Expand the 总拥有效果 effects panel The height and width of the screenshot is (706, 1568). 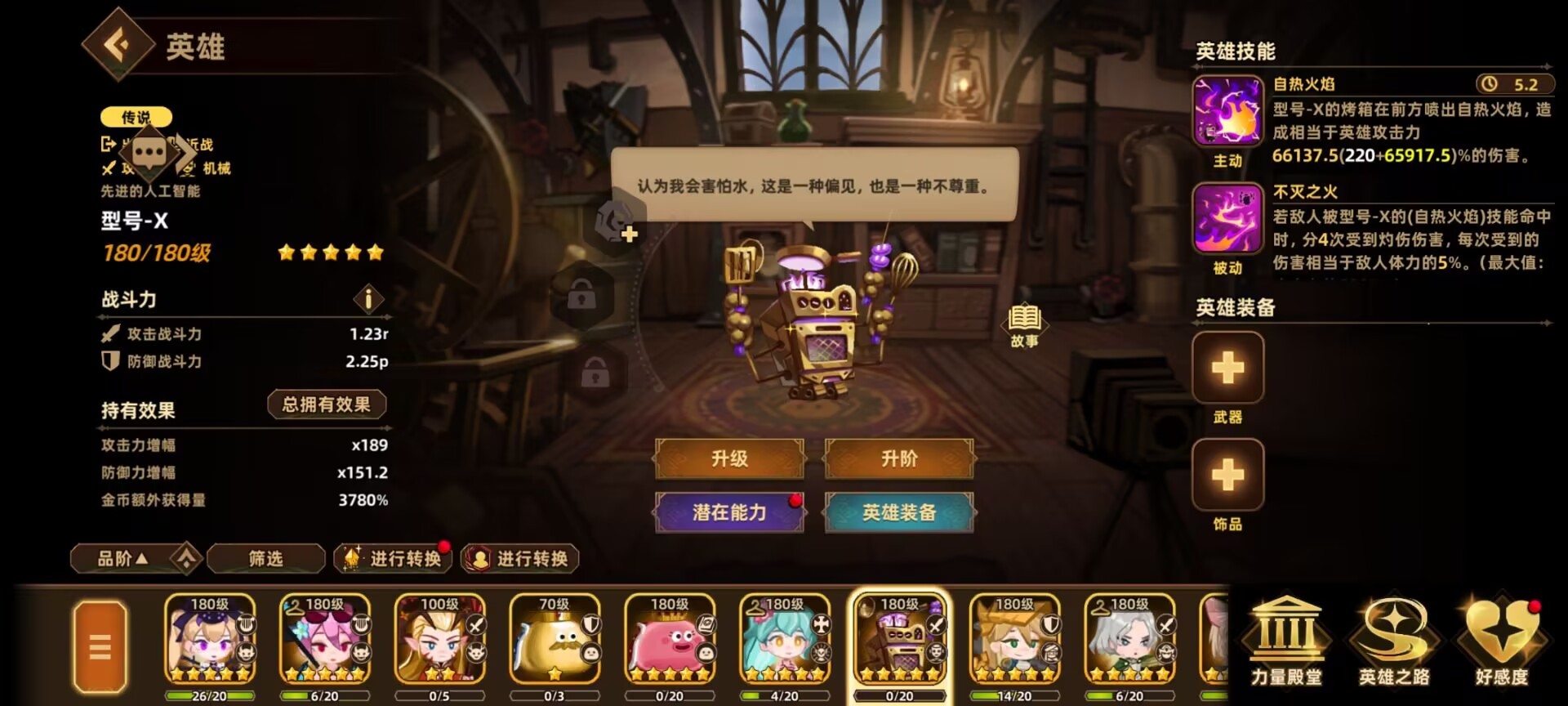(327, 404)
